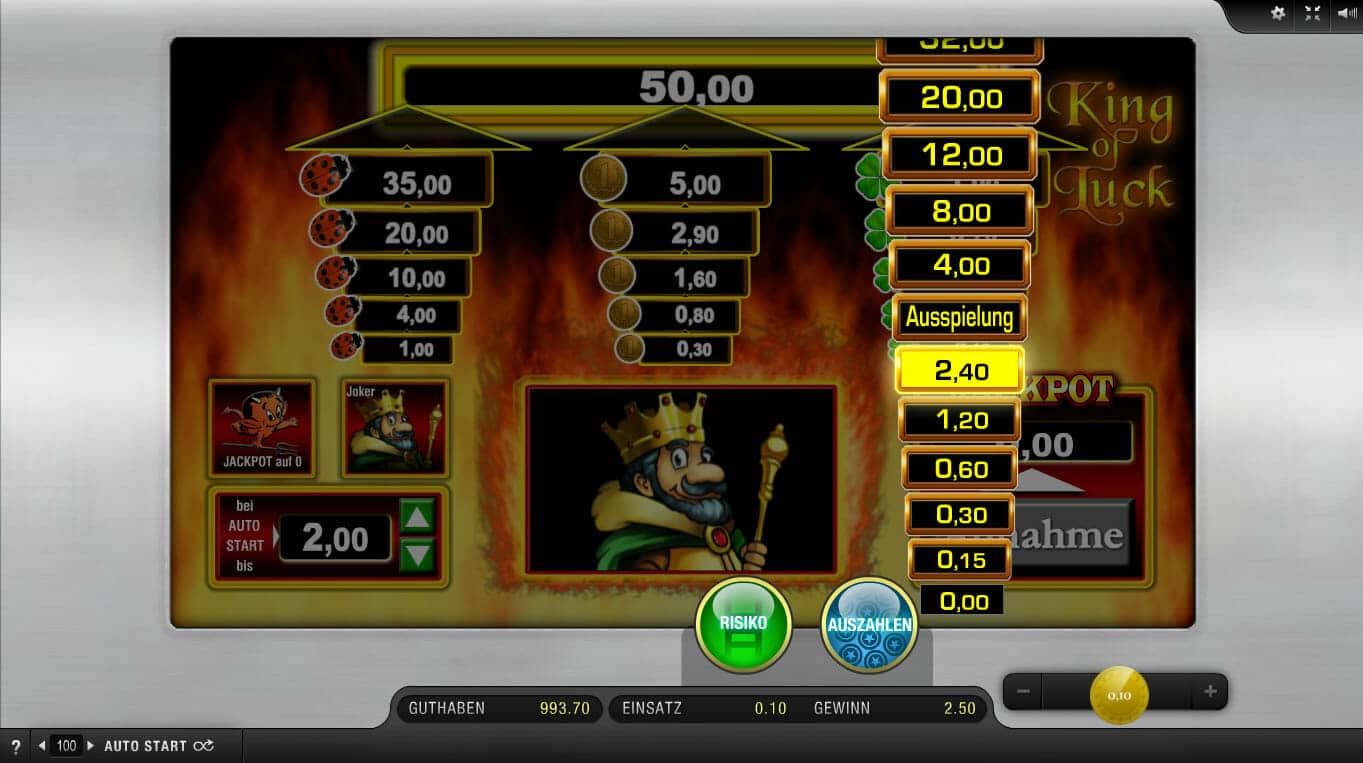Open the settings gear
The image size is (1363, 763).
pos(1277,13)
